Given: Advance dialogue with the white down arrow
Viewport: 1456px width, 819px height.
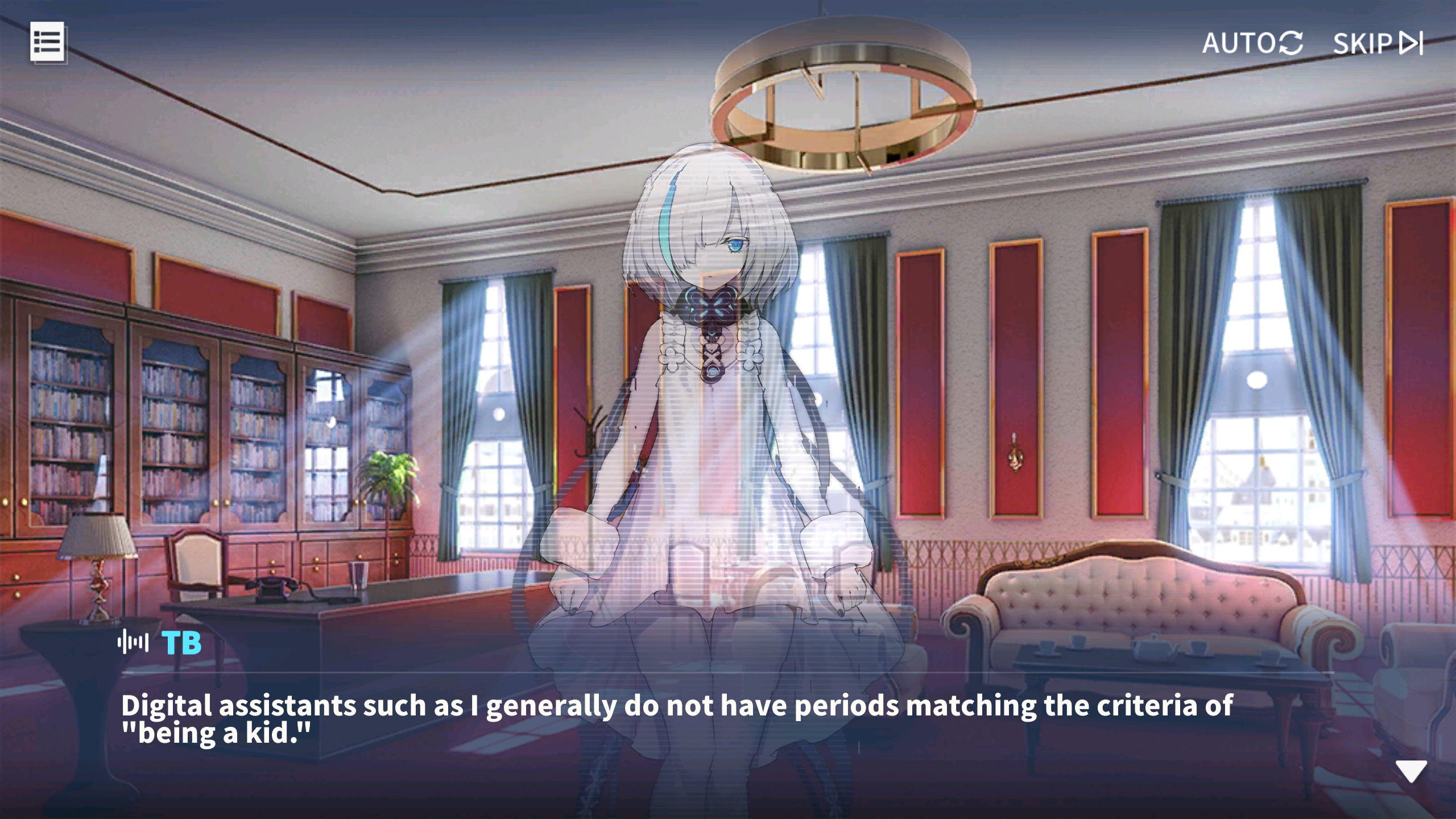Looking at the screenshot, I should (x=1410, y=771).
